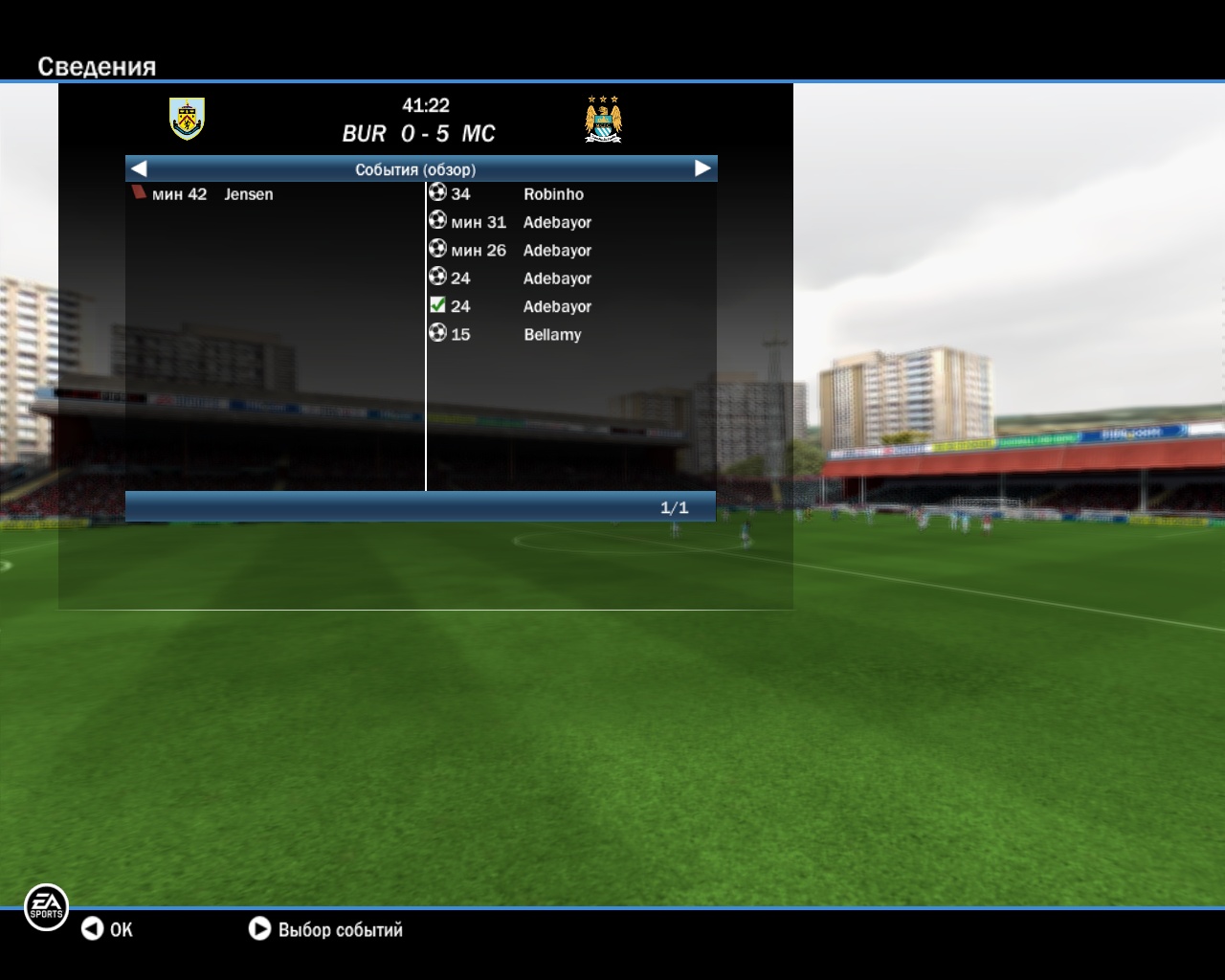Choose Bellamy's goal at minute 15

click(505, 334)
